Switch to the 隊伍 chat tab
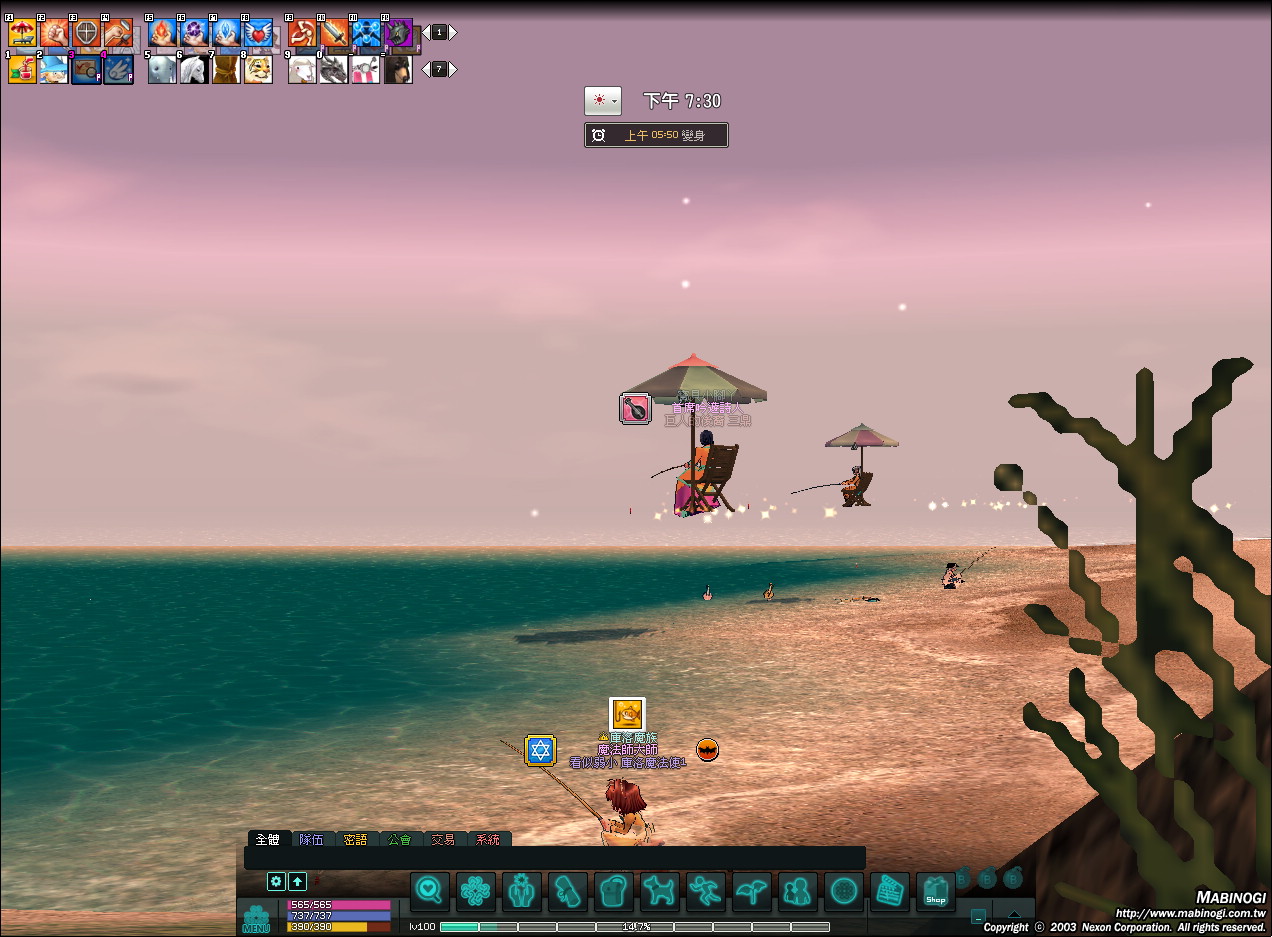The height and width of the screenshot is (937, 1272). click(x=311, y=840)
